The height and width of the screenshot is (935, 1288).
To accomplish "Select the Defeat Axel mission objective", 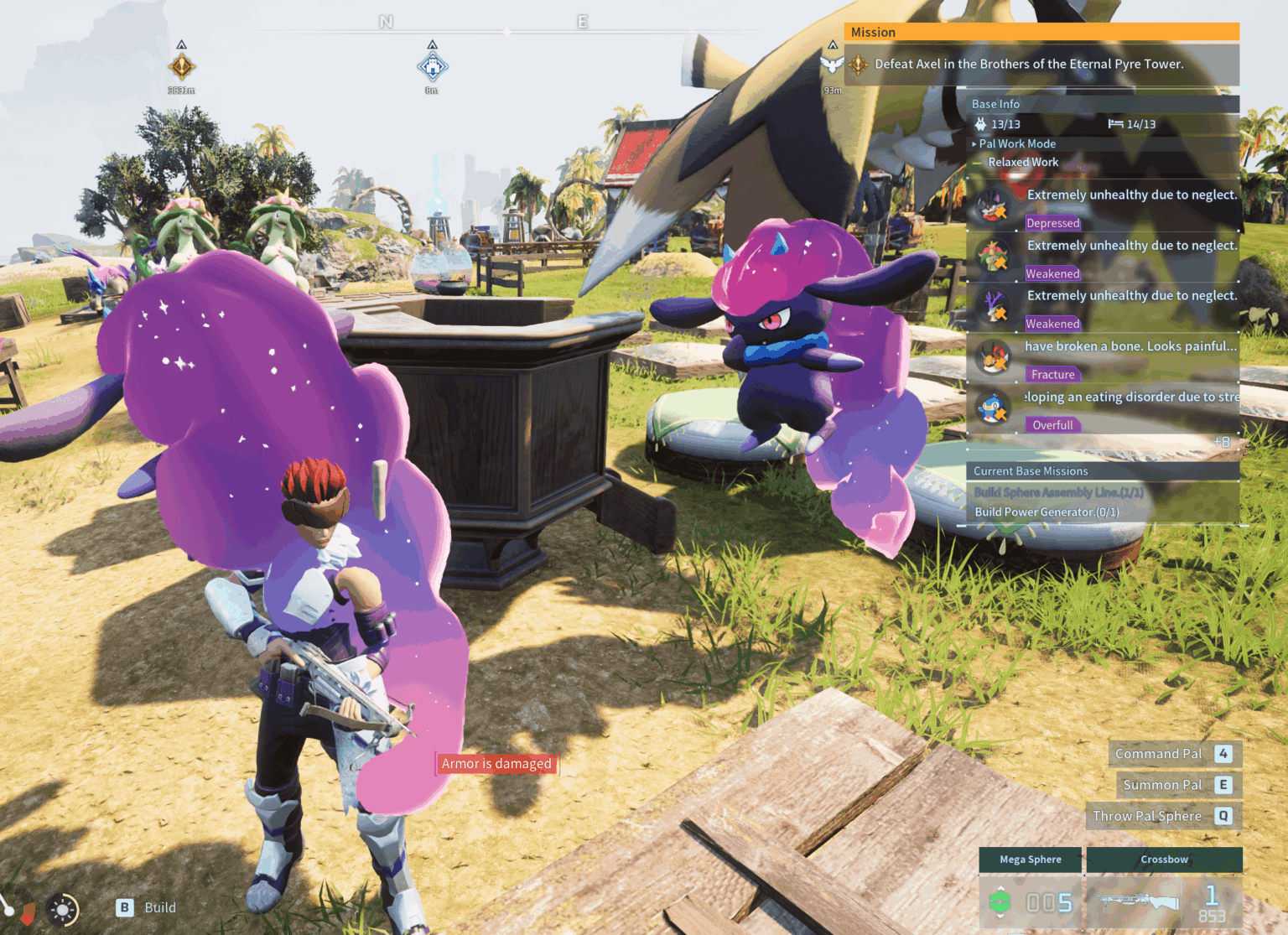I will [1028, 64].
